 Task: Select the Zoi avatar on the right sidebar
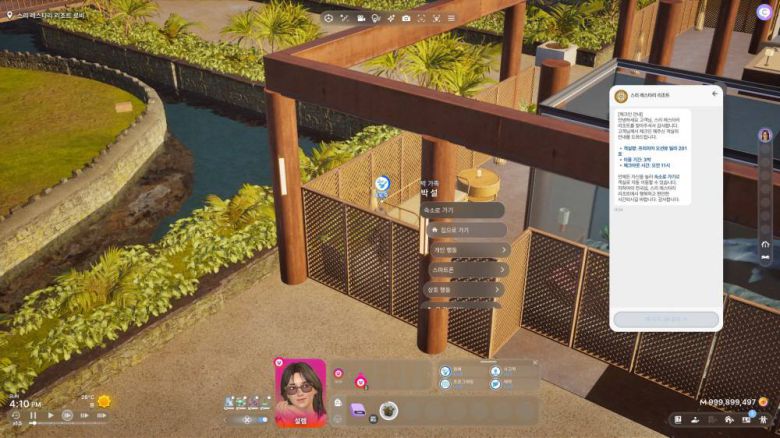pyautogui.click(x=765, y=135)
